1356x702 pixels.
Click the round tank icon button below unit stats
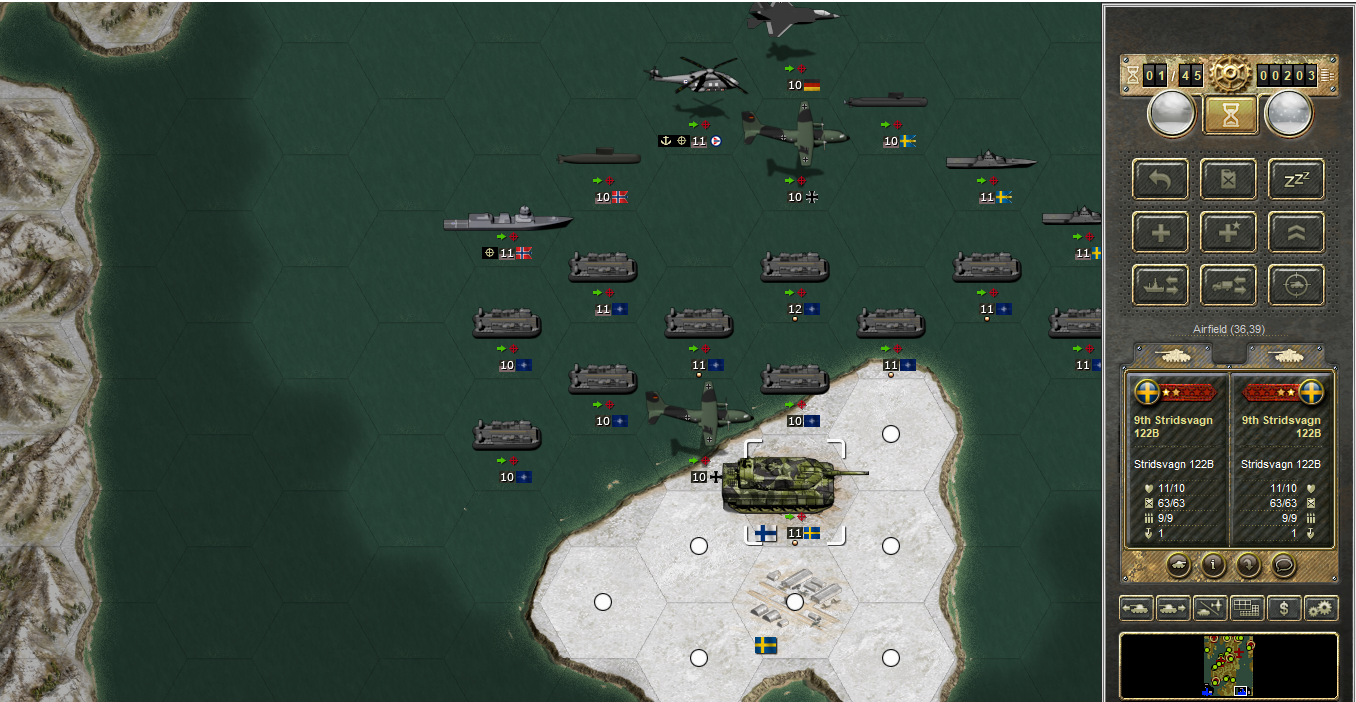tap(1176, 565)
